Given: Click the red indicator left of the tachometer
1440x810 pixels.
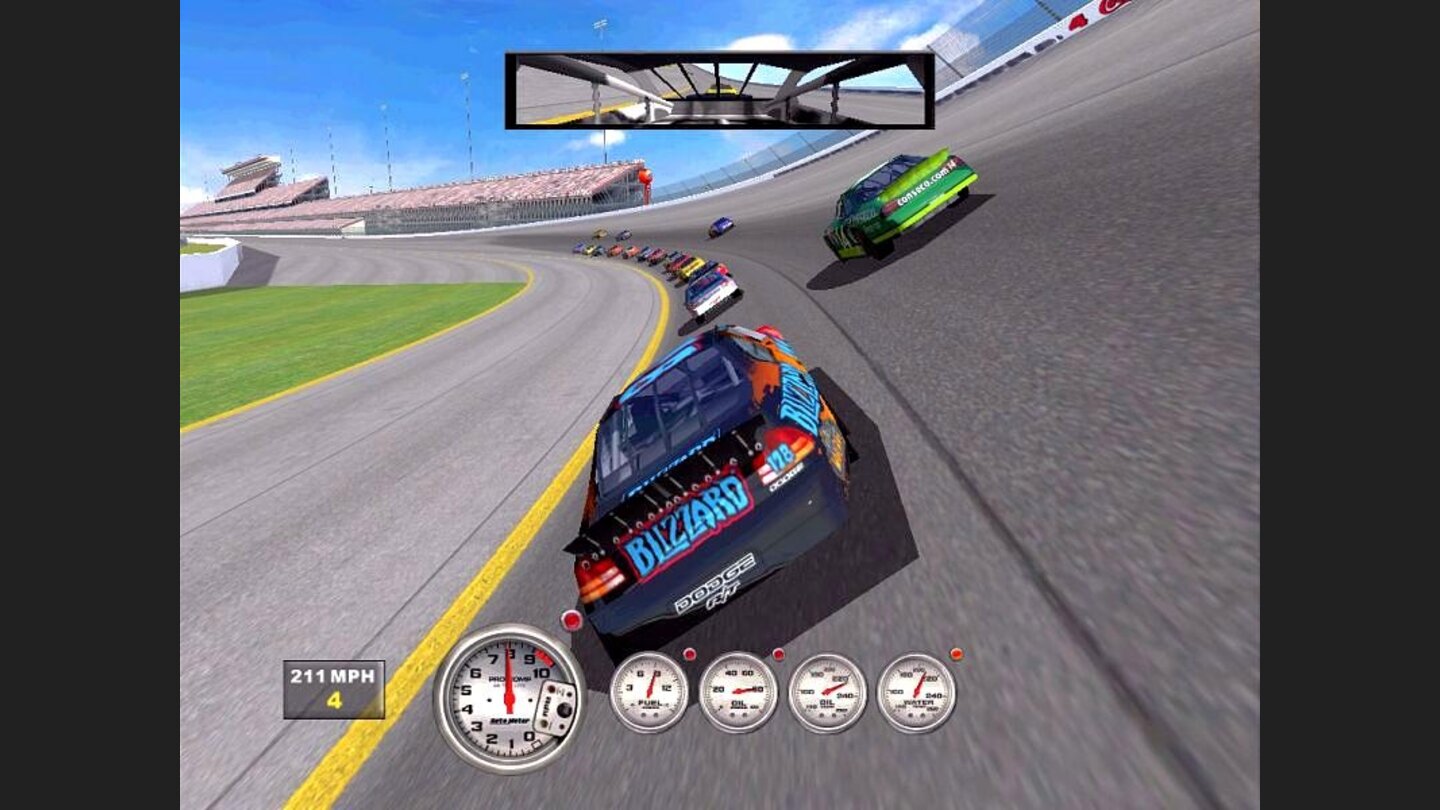Looking at the screenshot, I should tap(572, 621).
